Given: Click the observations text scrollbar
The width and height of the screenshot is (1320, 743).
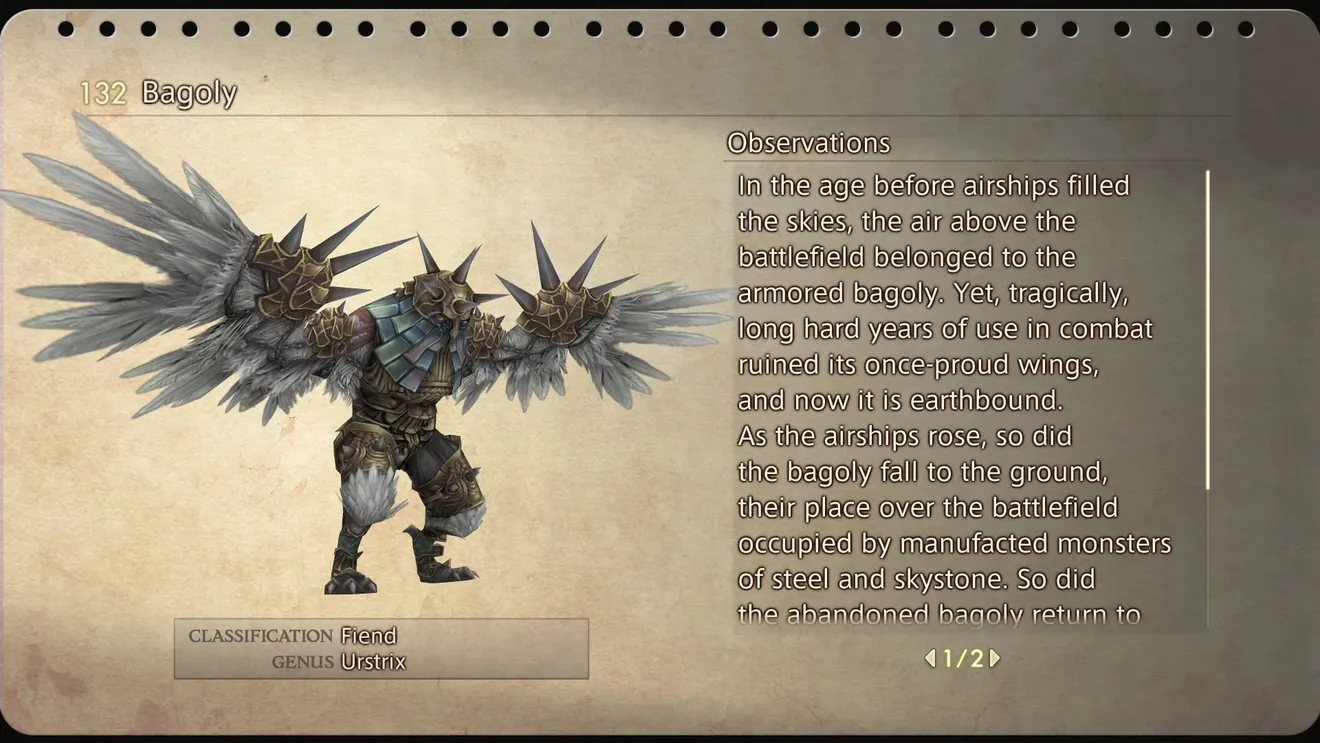Looking at the screenshot, I should pyautogui.click(x=1208, y=330).
